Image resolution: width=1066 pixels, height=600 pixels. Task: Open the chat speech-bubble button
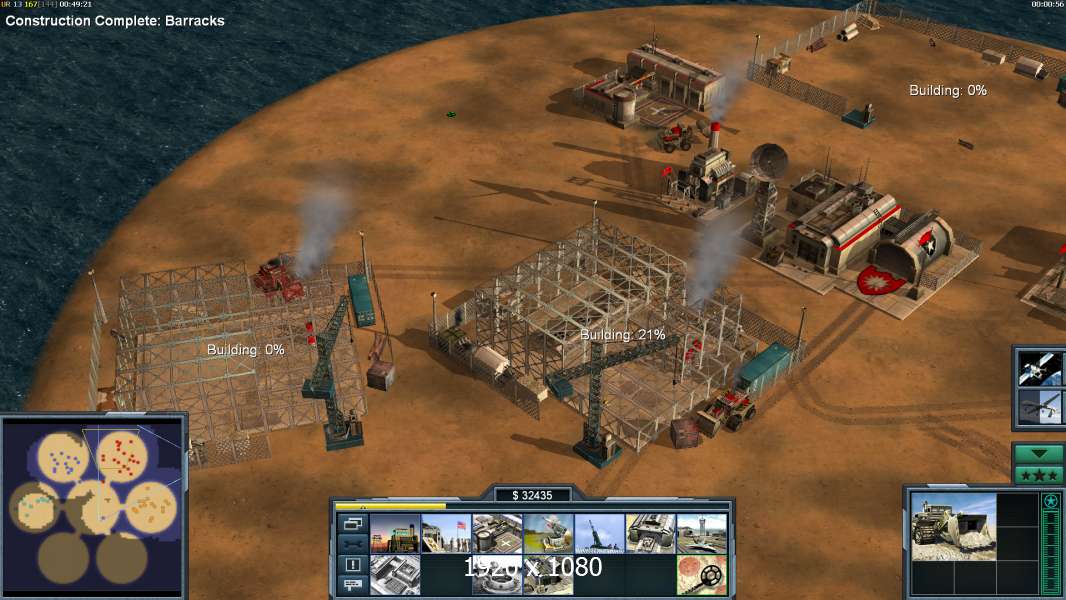point(352,585)
